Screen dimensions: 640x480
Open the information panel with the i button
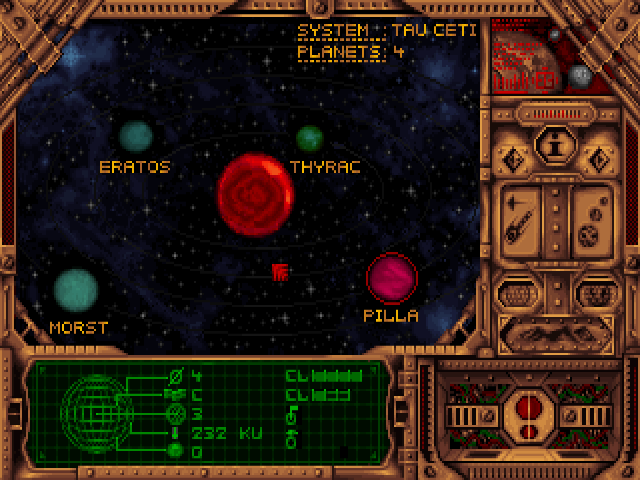(555, 145)
